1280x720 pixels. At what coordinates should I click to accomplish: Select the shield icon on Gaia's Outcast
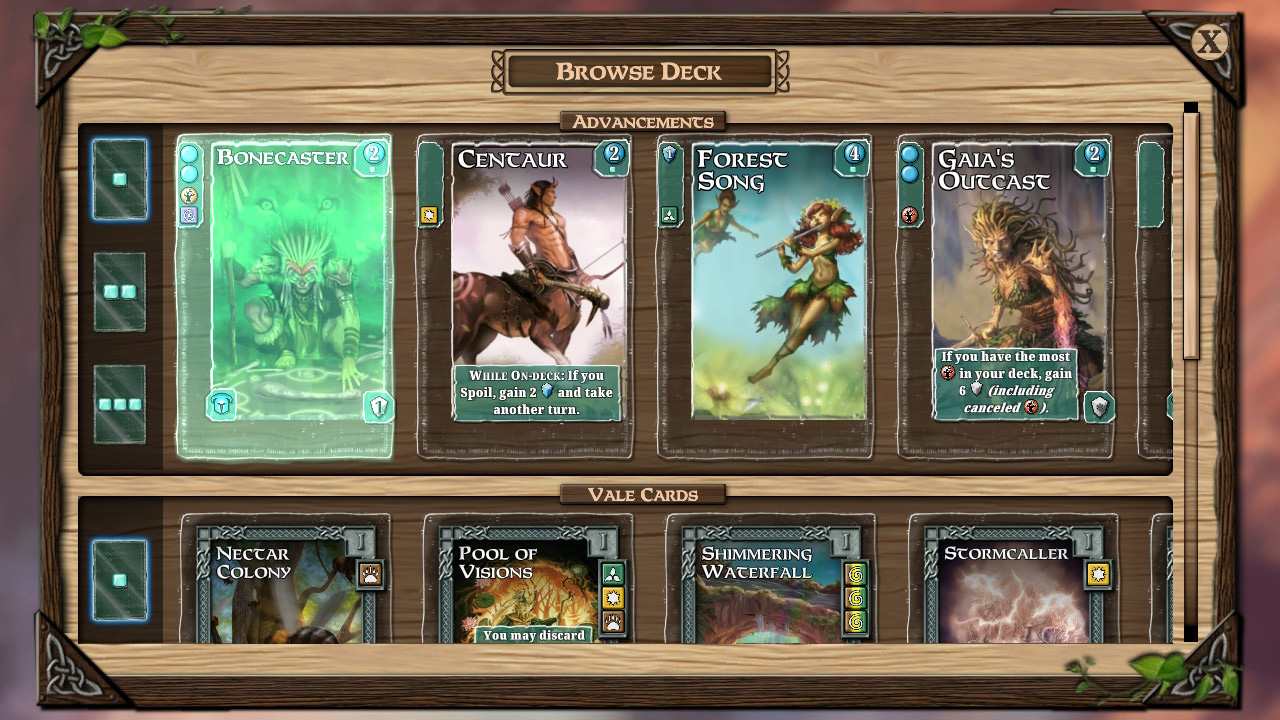(1097, 405)
